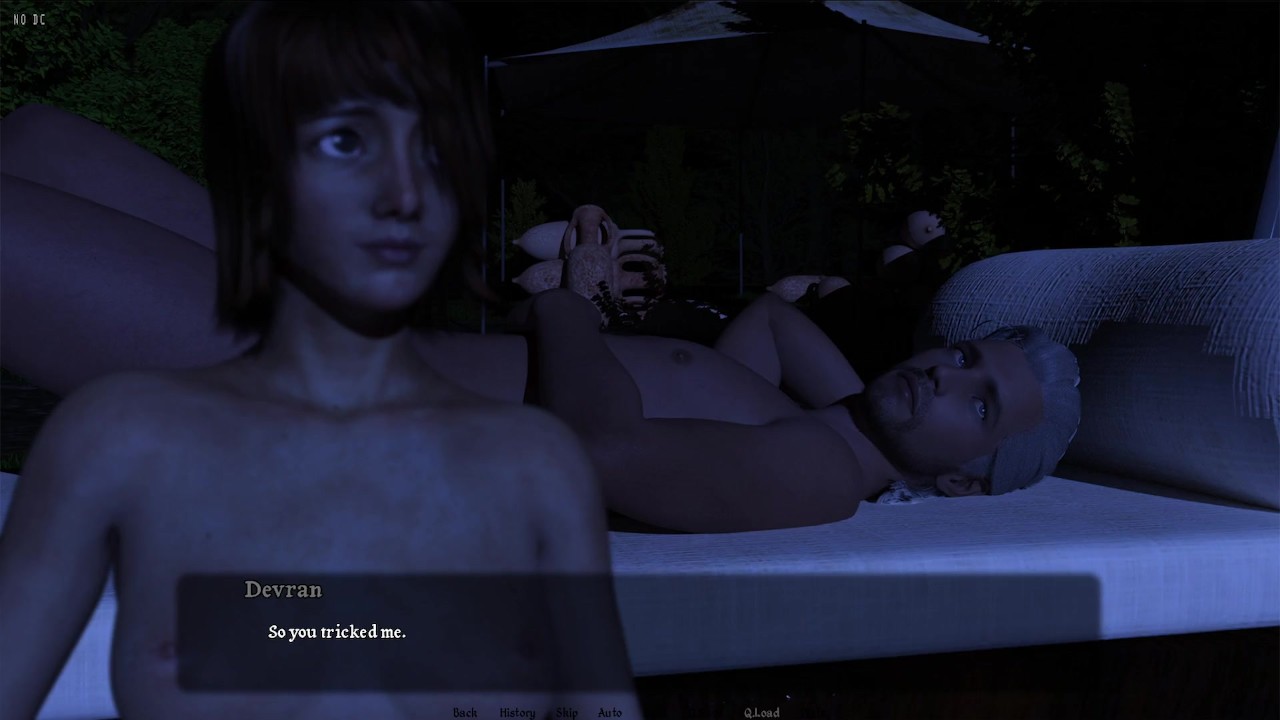1280x720 pixels.
Task: Activate Skip to fast-forward dialogue
Action: pos(567,712)
